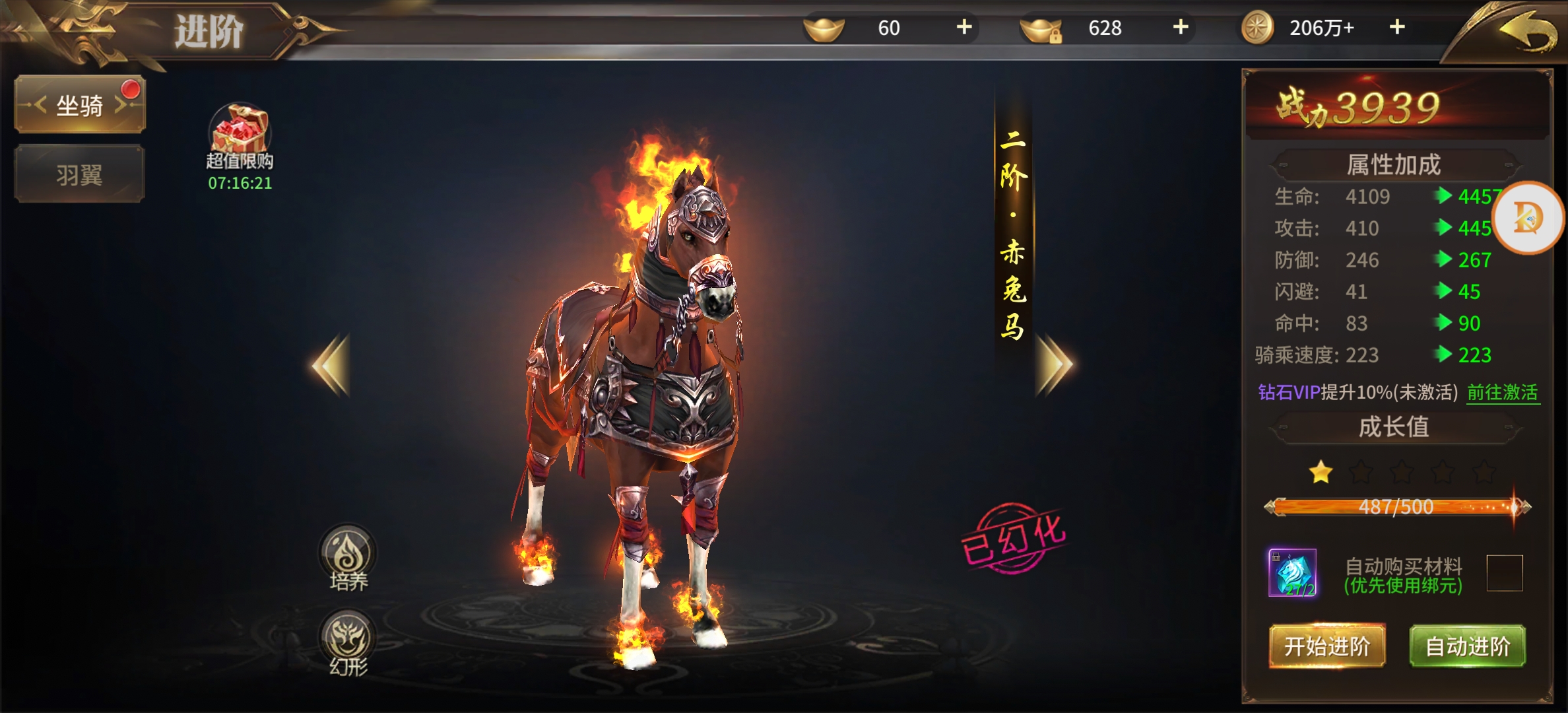Open the 超值限购 treasure chest offer
Screen dimensions: 1568x713
click(240, 130)
